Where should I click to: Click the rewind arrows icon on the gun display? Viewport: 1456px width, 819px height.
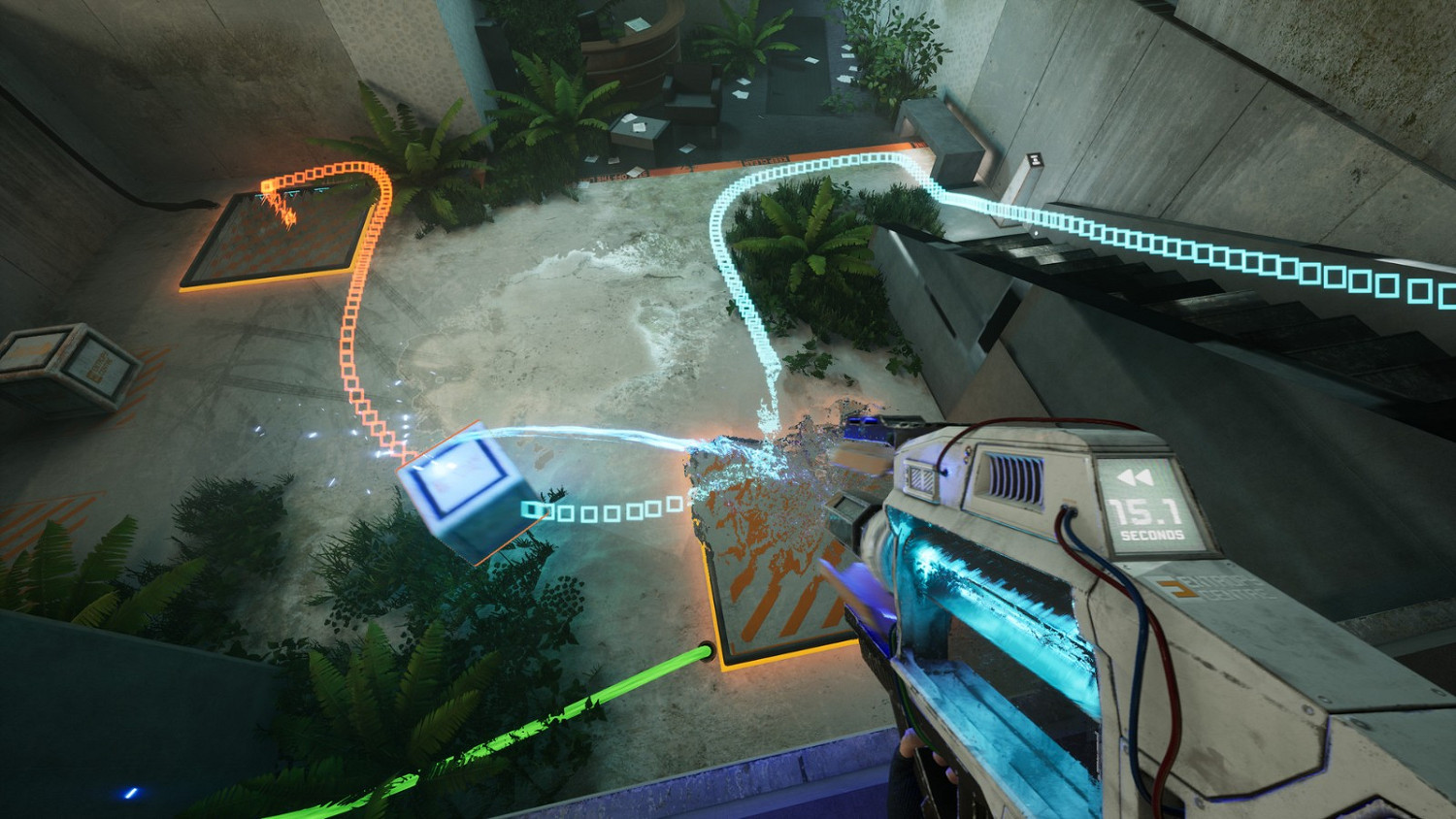pyautogui.click(x=1136, y=477)
